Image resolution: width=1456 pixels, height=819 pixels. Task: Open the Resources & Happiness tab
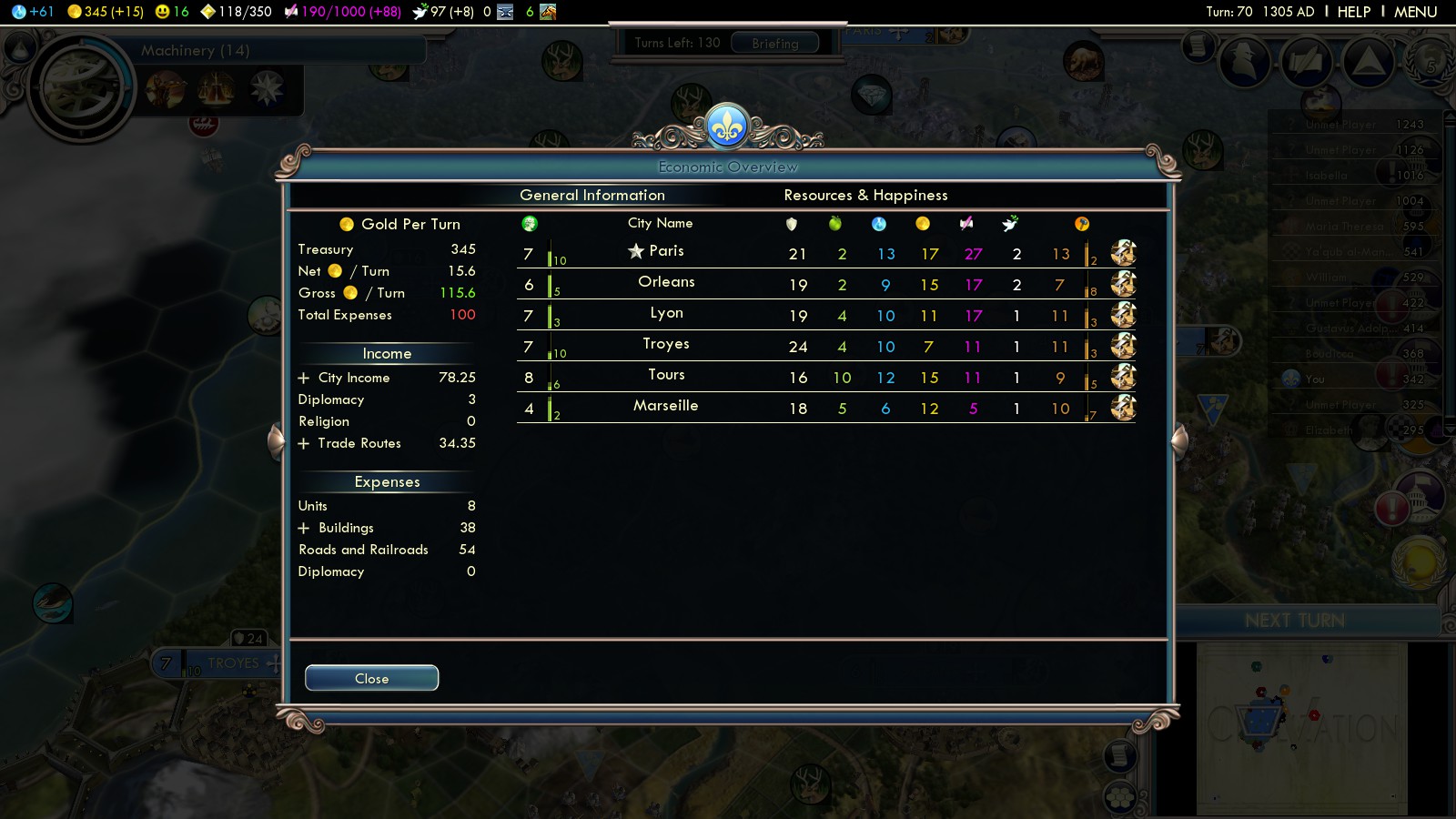click(x=865, y=195)
